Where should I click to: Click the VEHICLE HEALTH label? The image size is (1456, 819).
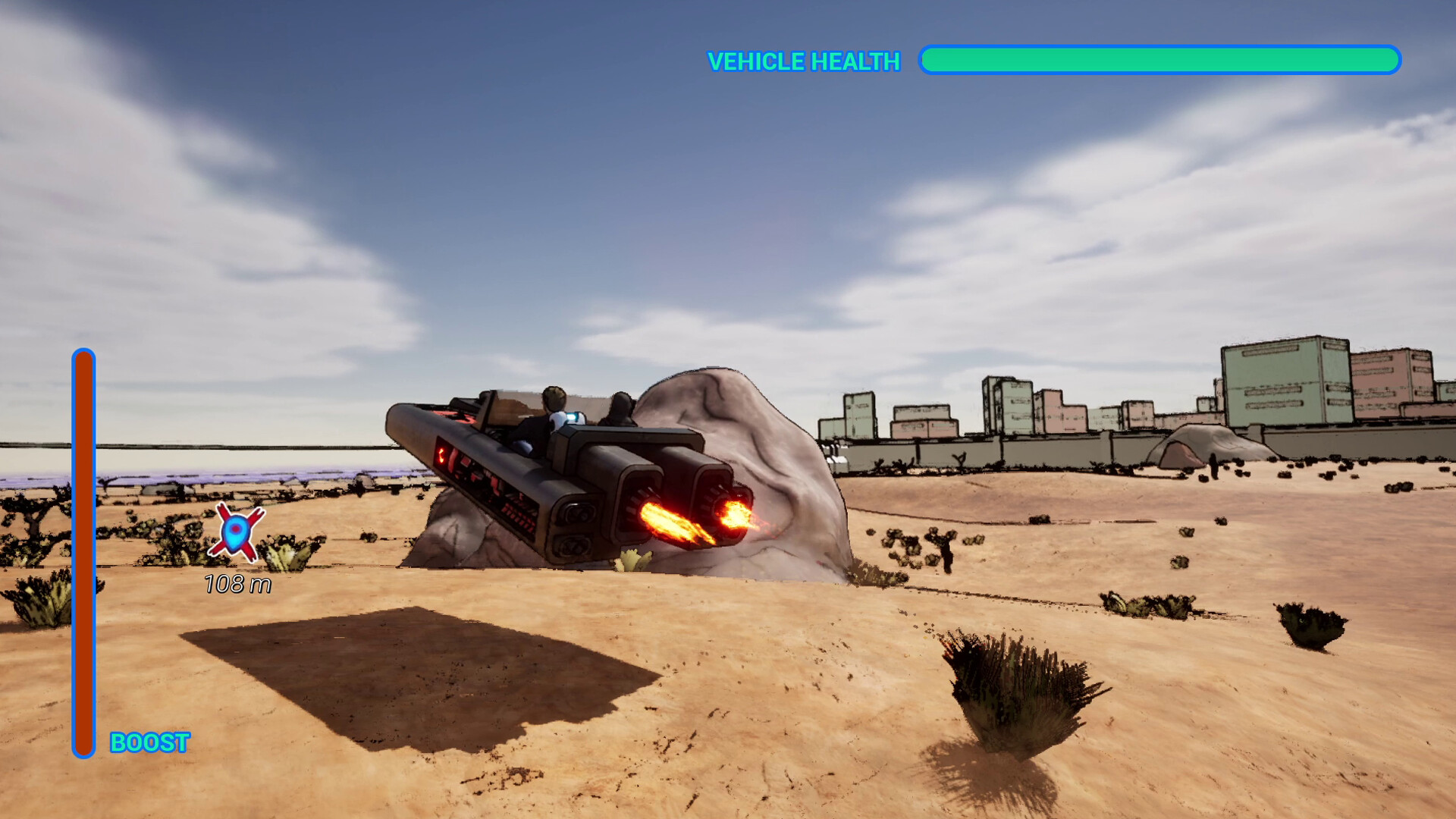click(x=802, y=61)
